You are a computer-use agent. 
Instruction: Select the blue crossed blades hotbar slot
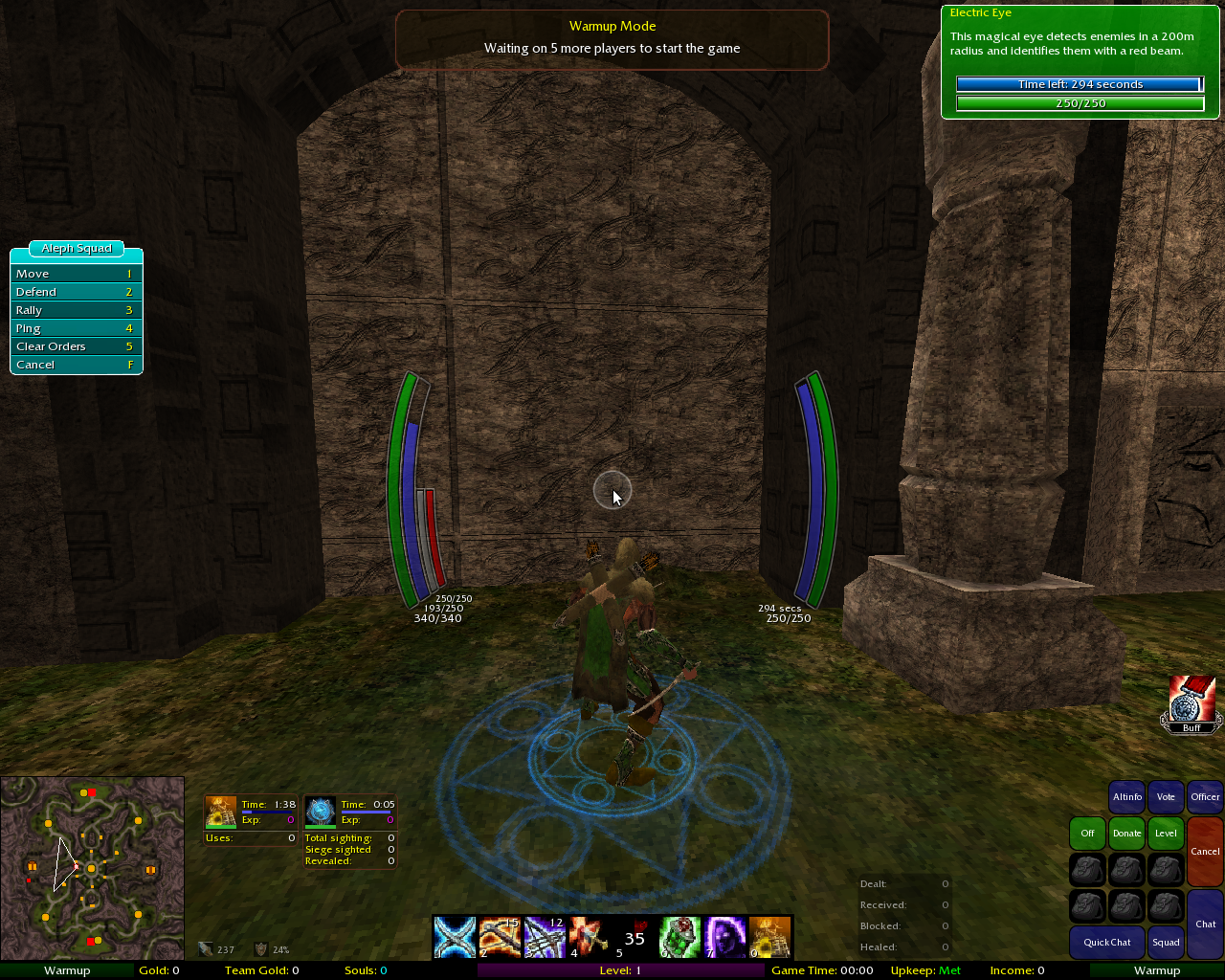pyautogui.click(x=455, y=937)
